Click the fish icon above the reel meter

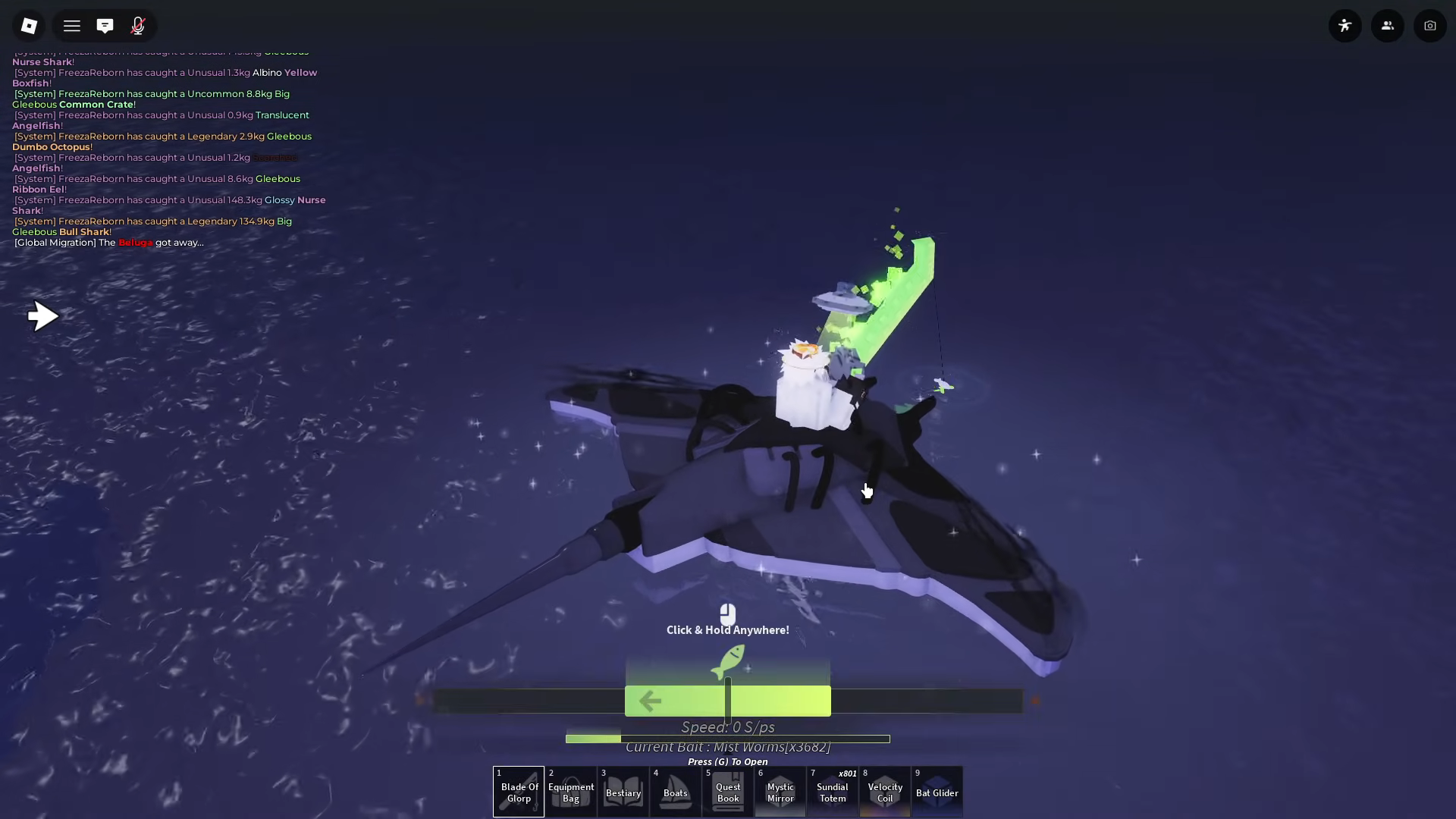(730, 661)
